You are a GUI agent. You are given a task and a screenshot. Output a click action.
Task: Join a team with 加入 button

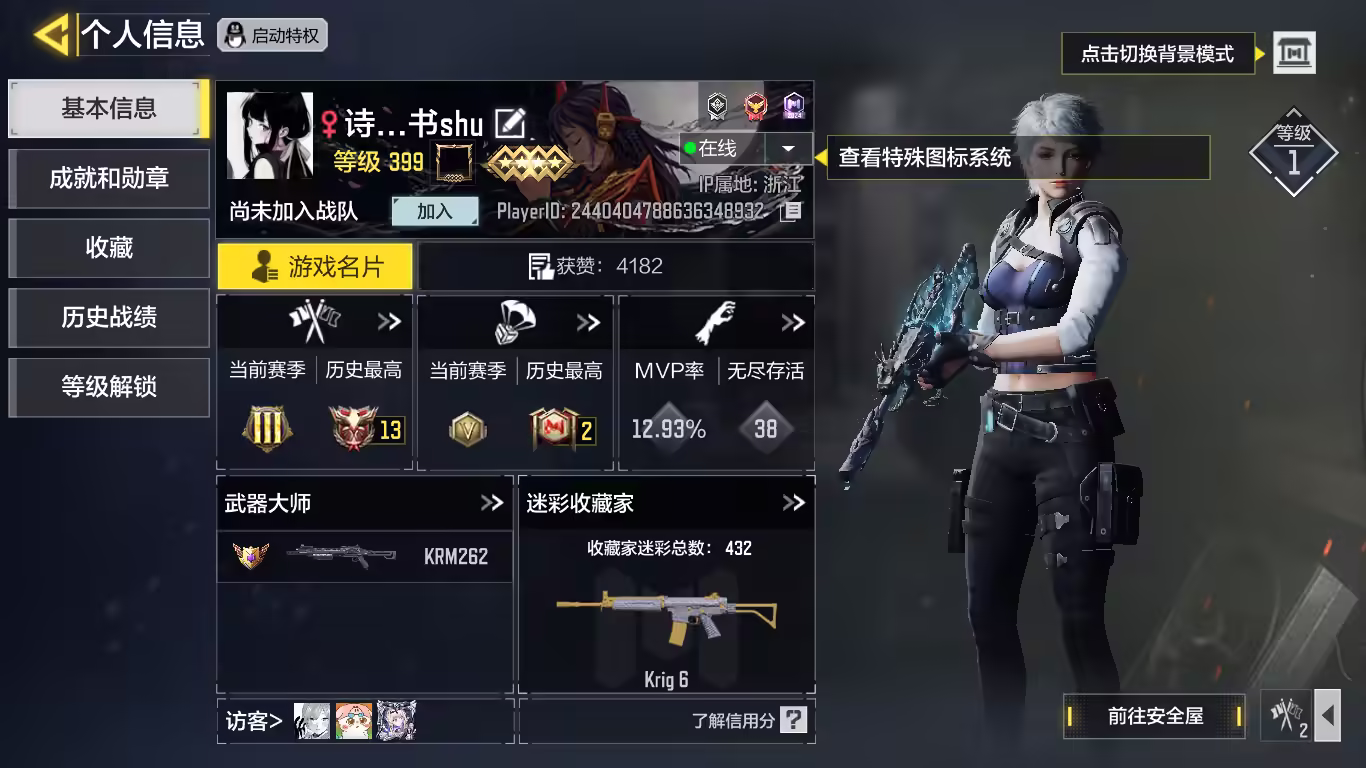[x=434, y=211]
